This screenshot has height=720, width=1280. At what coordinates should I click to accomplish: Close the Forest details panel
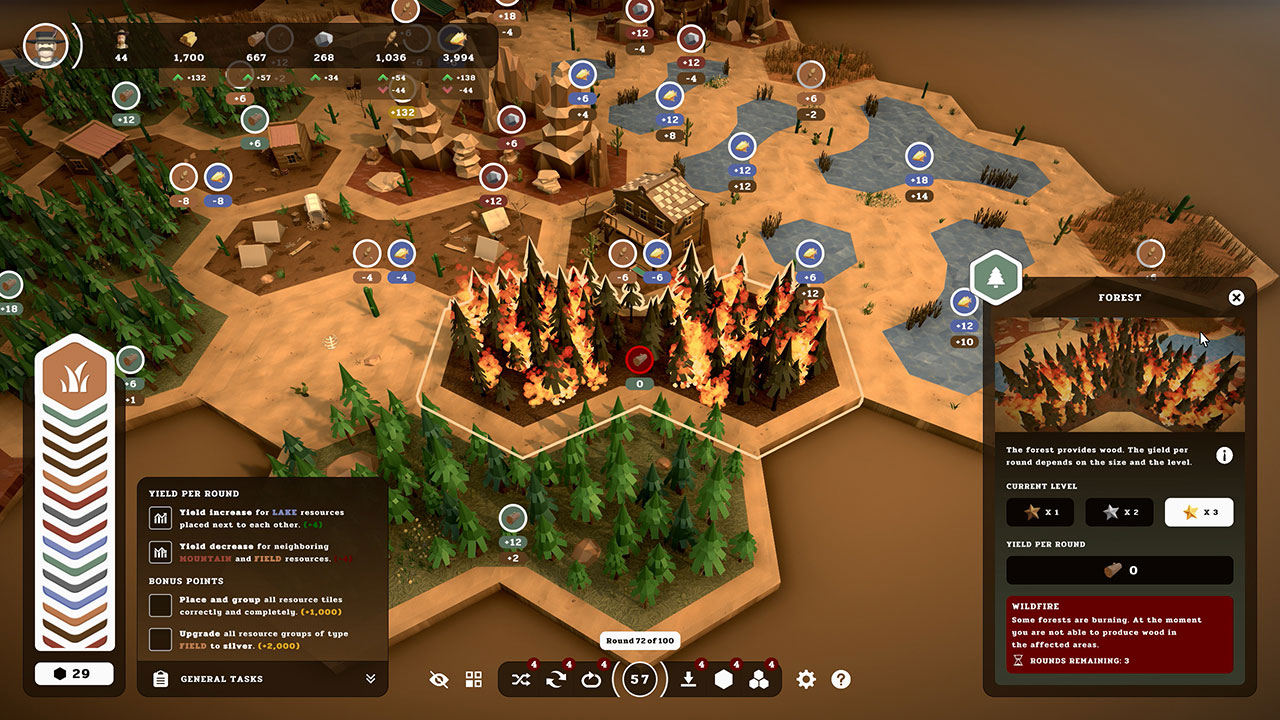click(1237, 297)
